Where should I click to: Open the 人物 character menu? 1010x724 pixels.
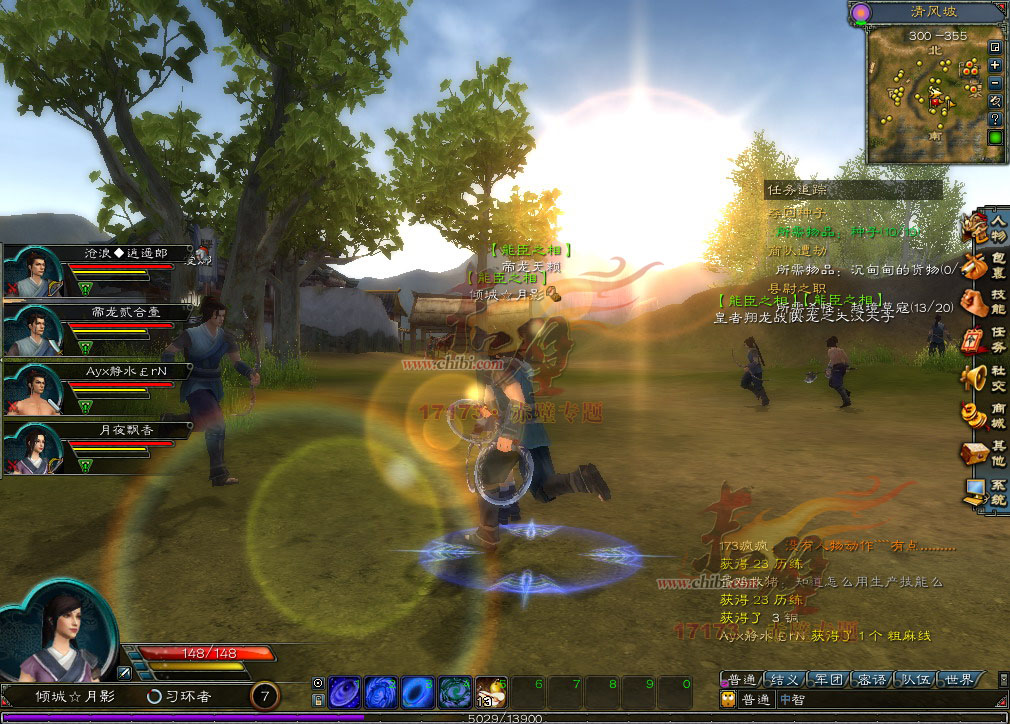(x=986, y=228)
